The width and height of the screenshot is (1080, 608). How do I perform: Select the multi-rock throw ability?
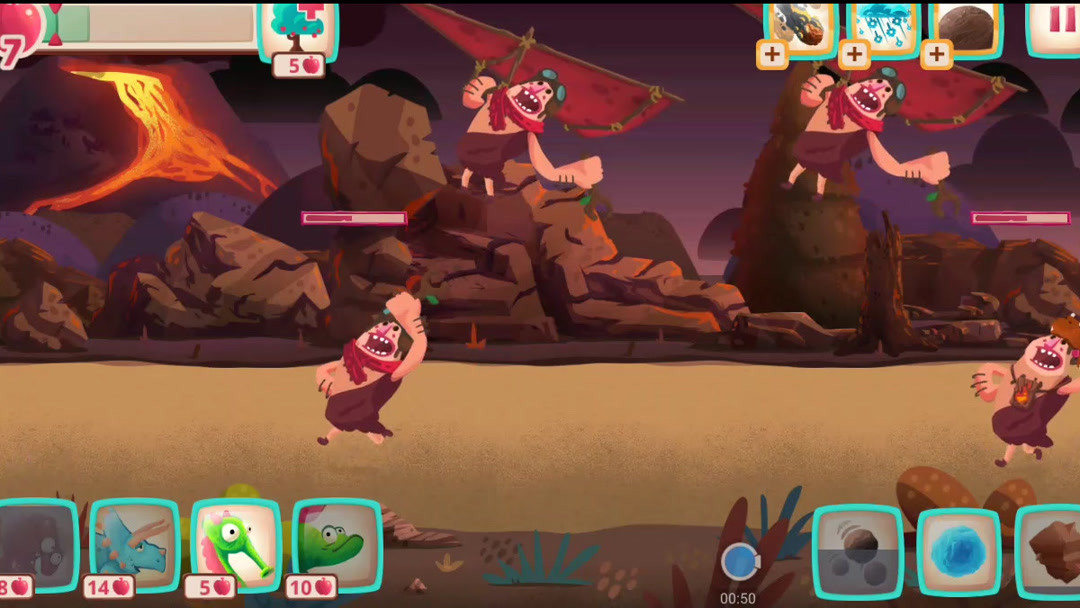(x=858, y=552)
